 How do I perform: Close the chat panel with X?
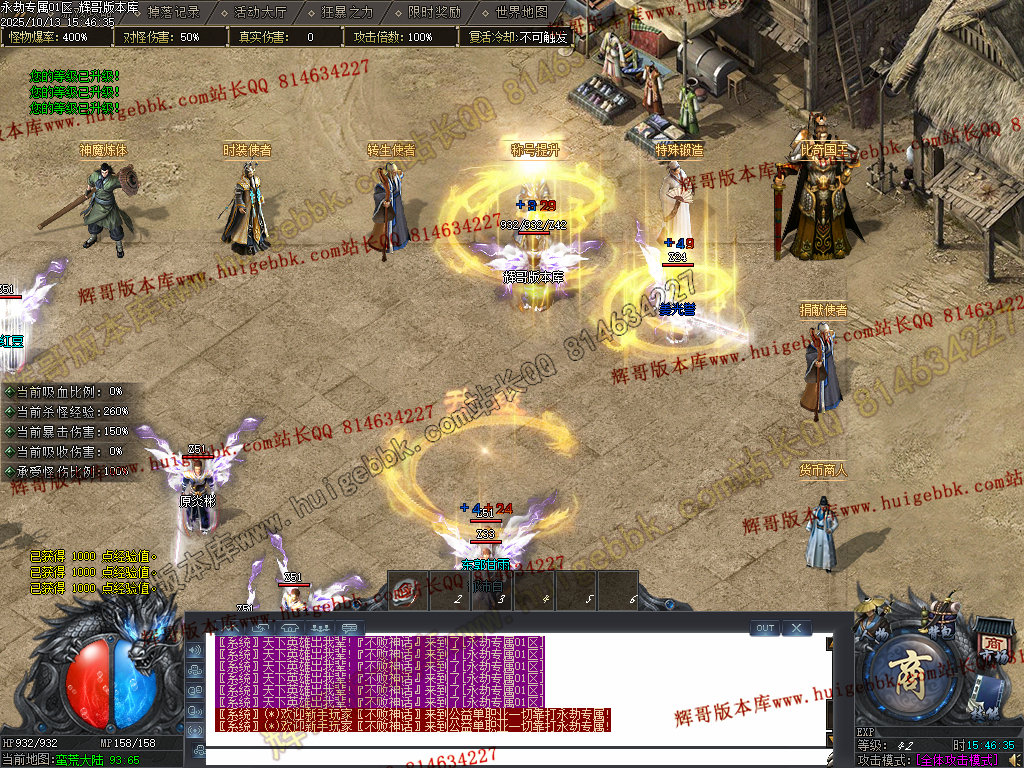pyautogui.click(x=796, y=628)
